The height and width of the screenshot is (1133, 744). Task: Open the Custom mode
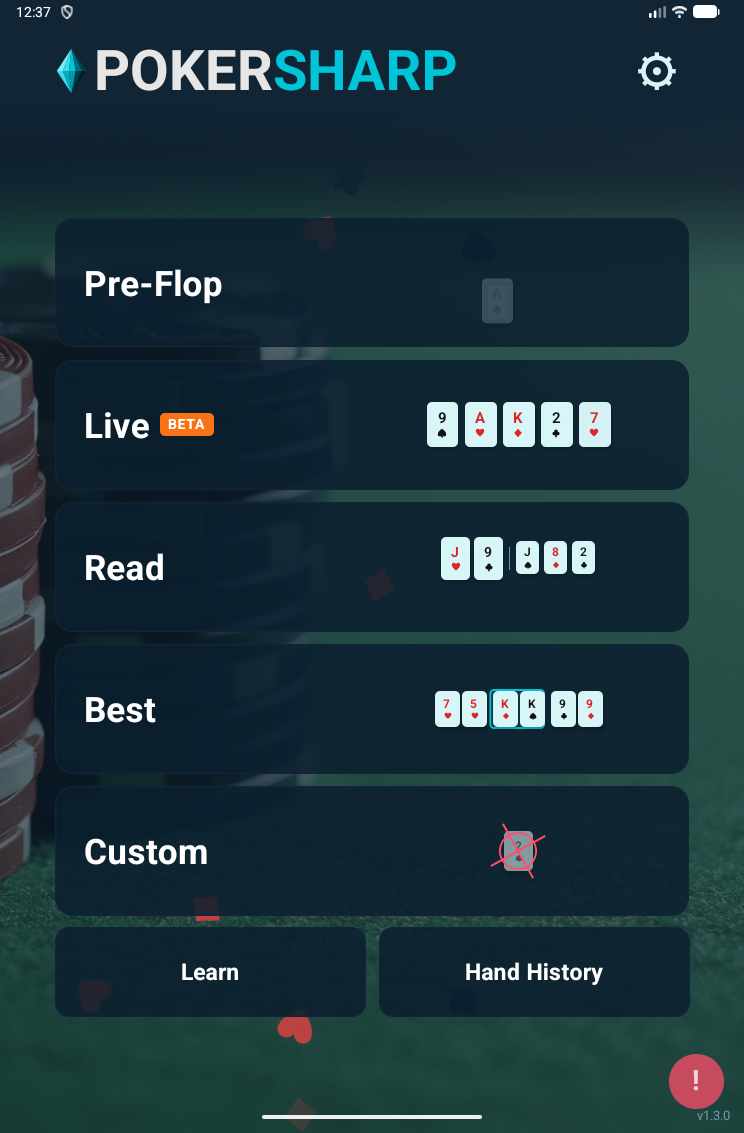[x=371, y=851]
